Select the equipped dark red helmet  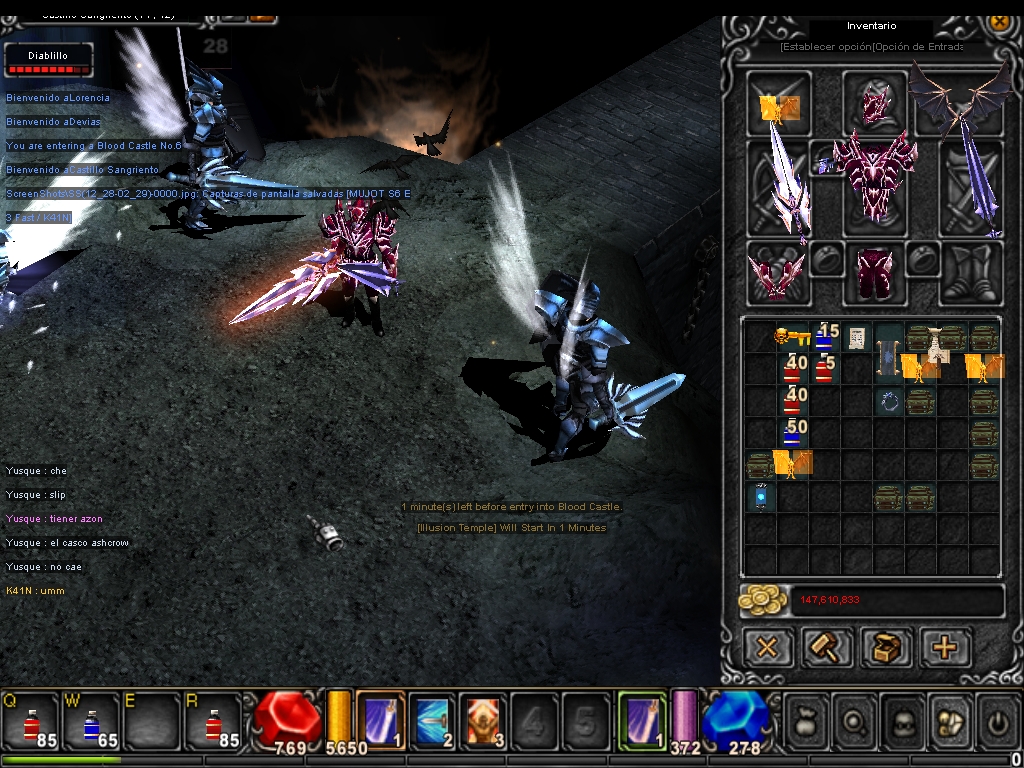point(874,103)
